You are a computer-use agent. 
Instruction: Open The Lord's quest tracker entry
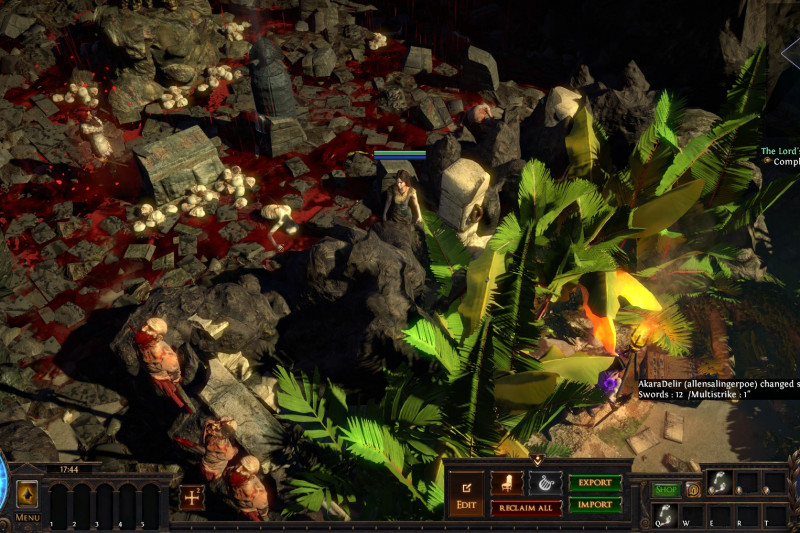[x=779, y=151]
